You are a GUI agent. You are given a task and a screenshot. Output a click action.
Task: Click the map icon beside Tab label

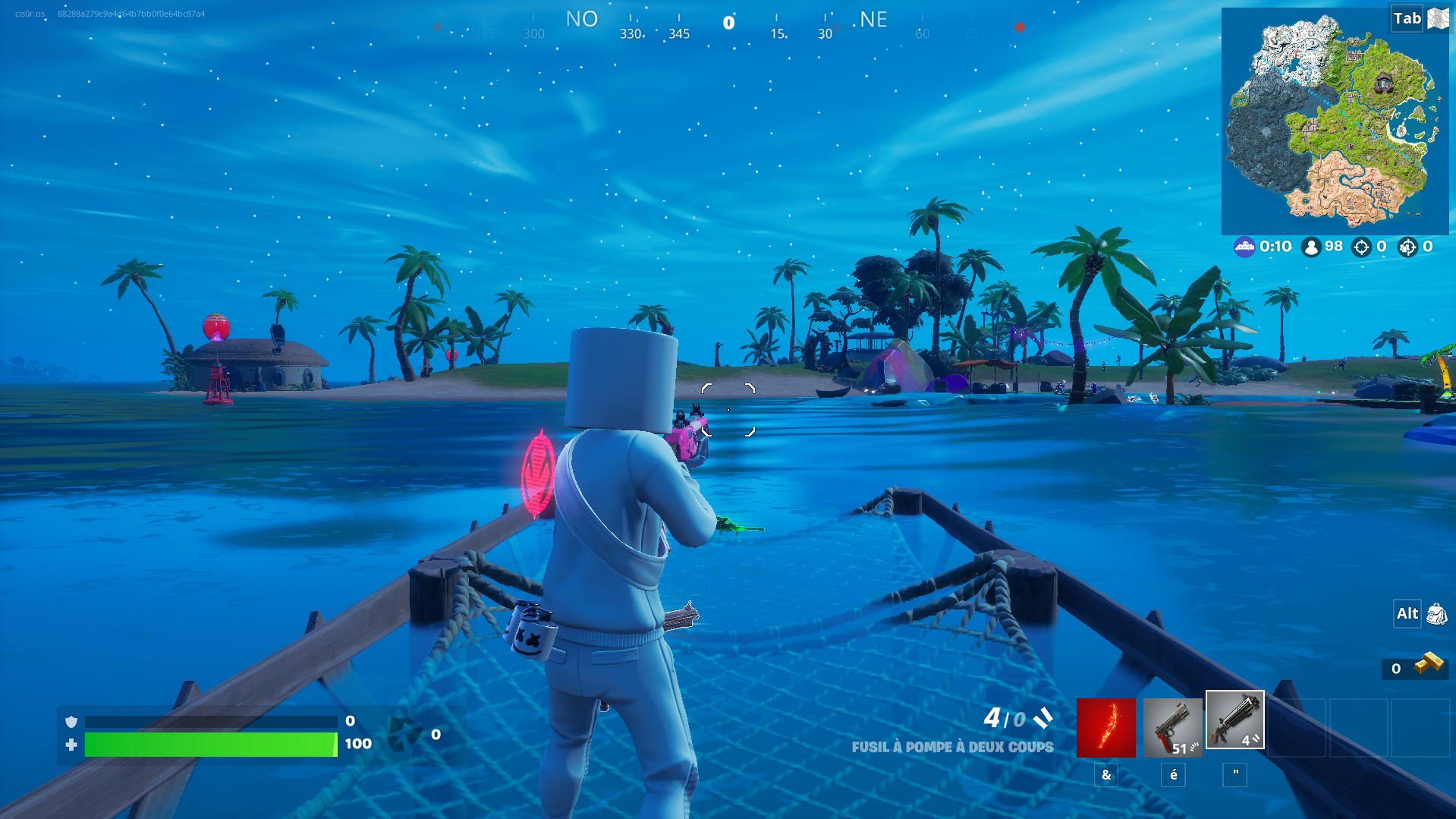[1439, 18]
